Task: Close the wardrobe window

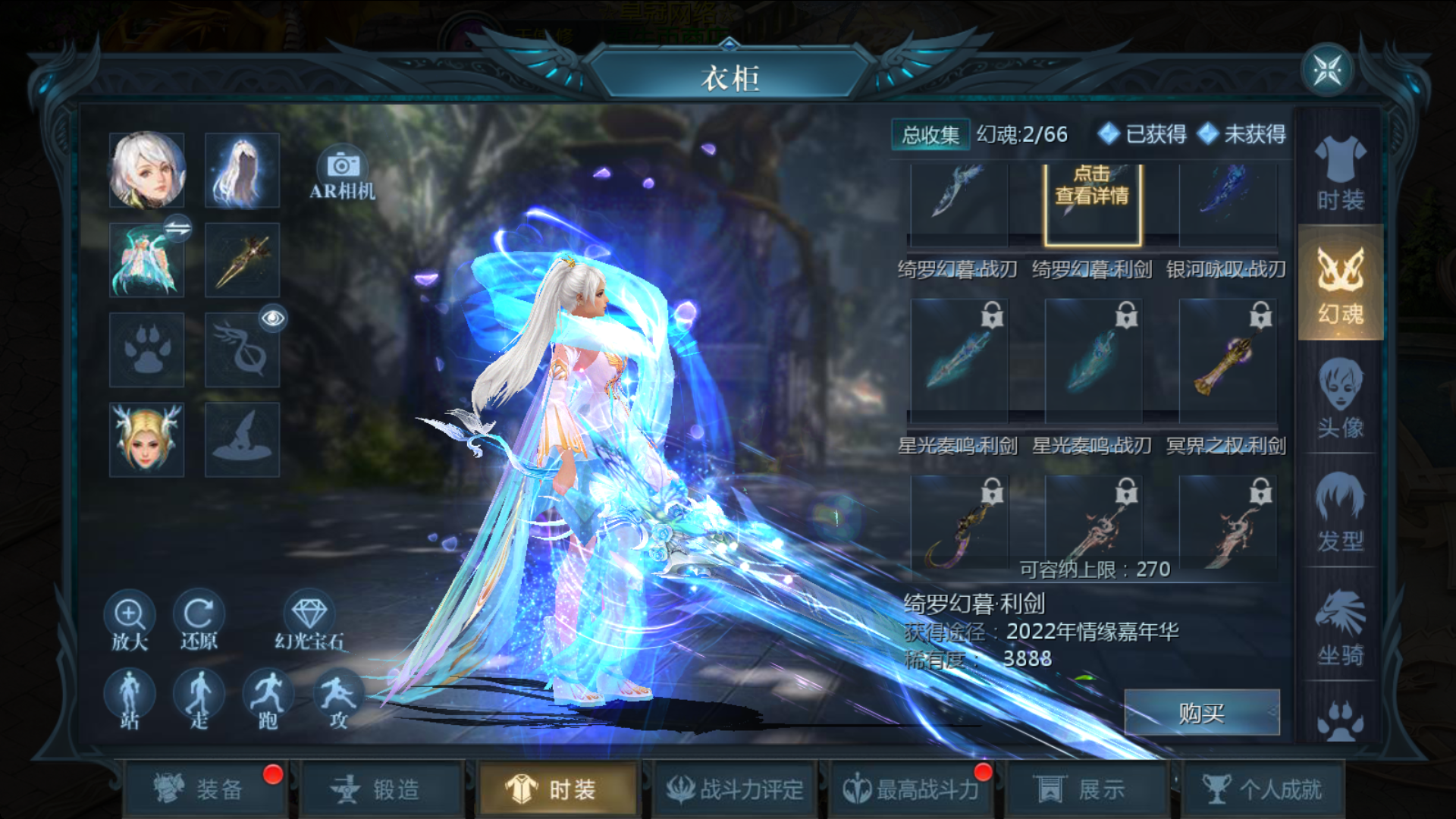Action: [1327, 71]
